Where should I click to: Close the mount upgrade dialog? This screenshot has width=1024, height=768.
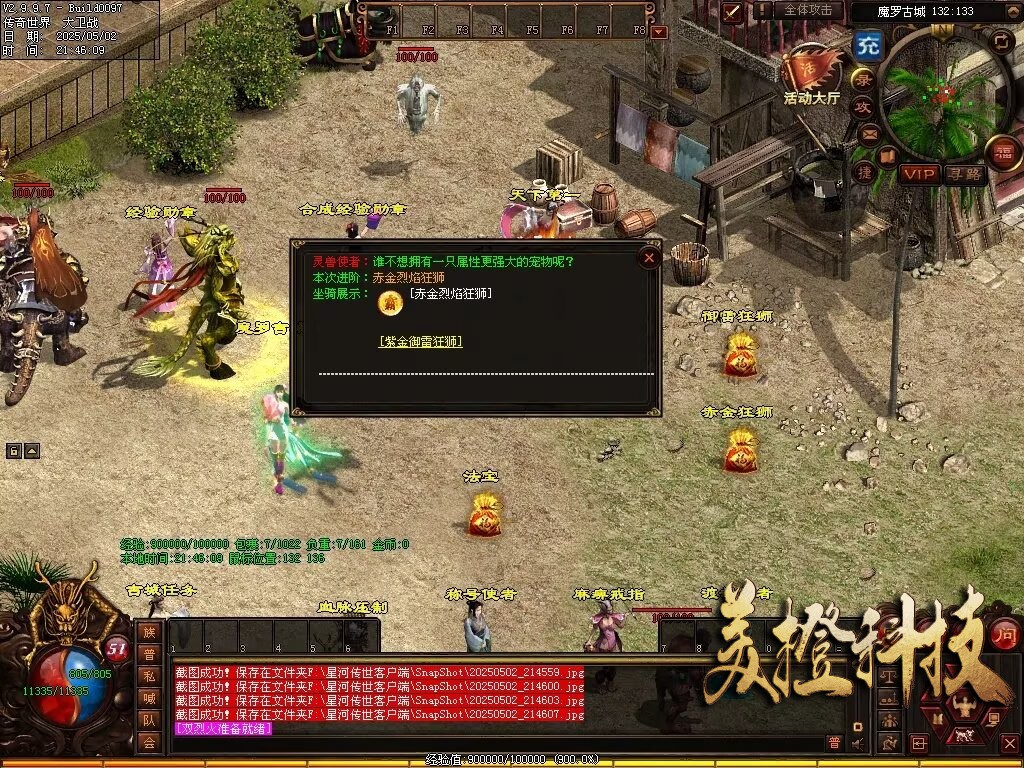point(649,258)
